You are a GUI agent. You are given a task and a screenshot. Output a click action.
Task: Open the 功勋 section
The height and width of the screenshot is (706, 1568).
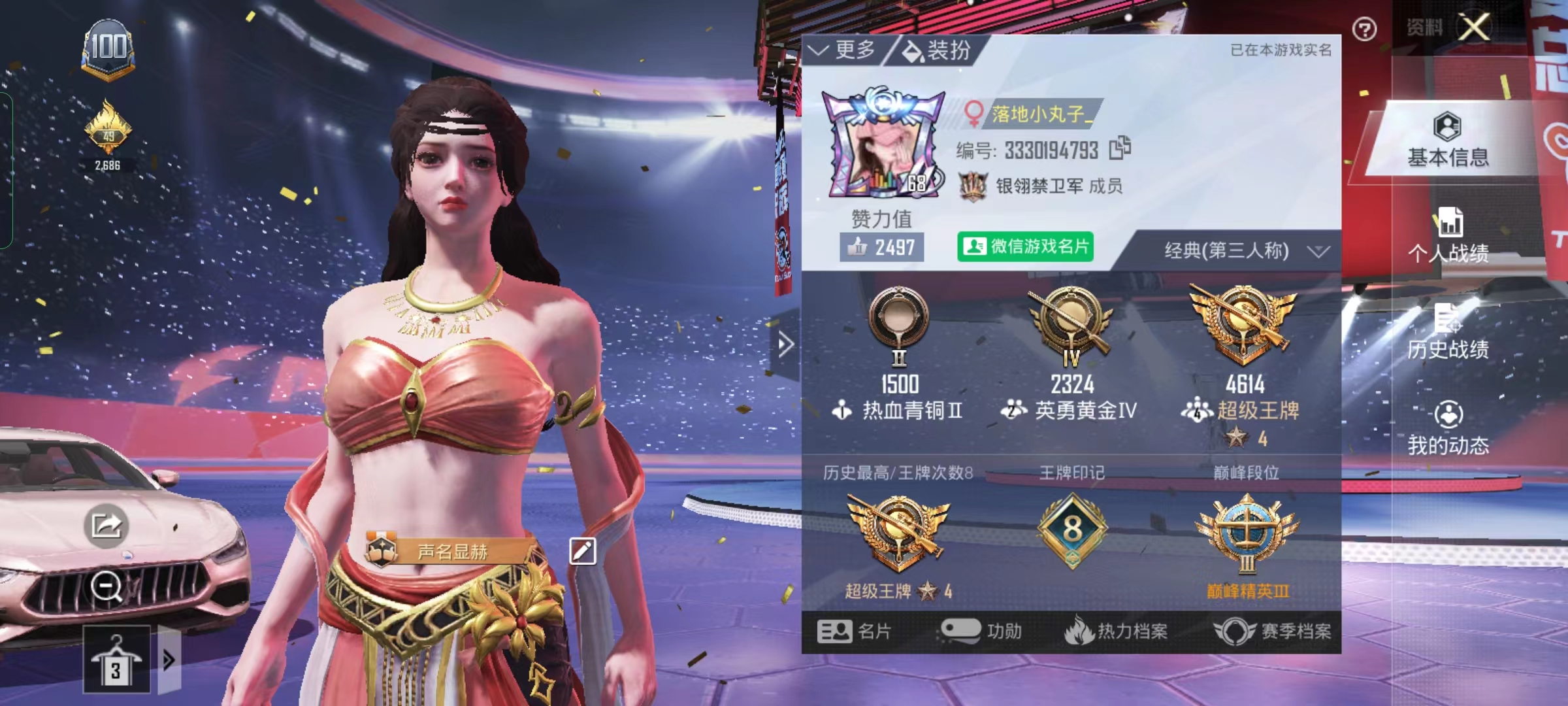tap(981, 631)
